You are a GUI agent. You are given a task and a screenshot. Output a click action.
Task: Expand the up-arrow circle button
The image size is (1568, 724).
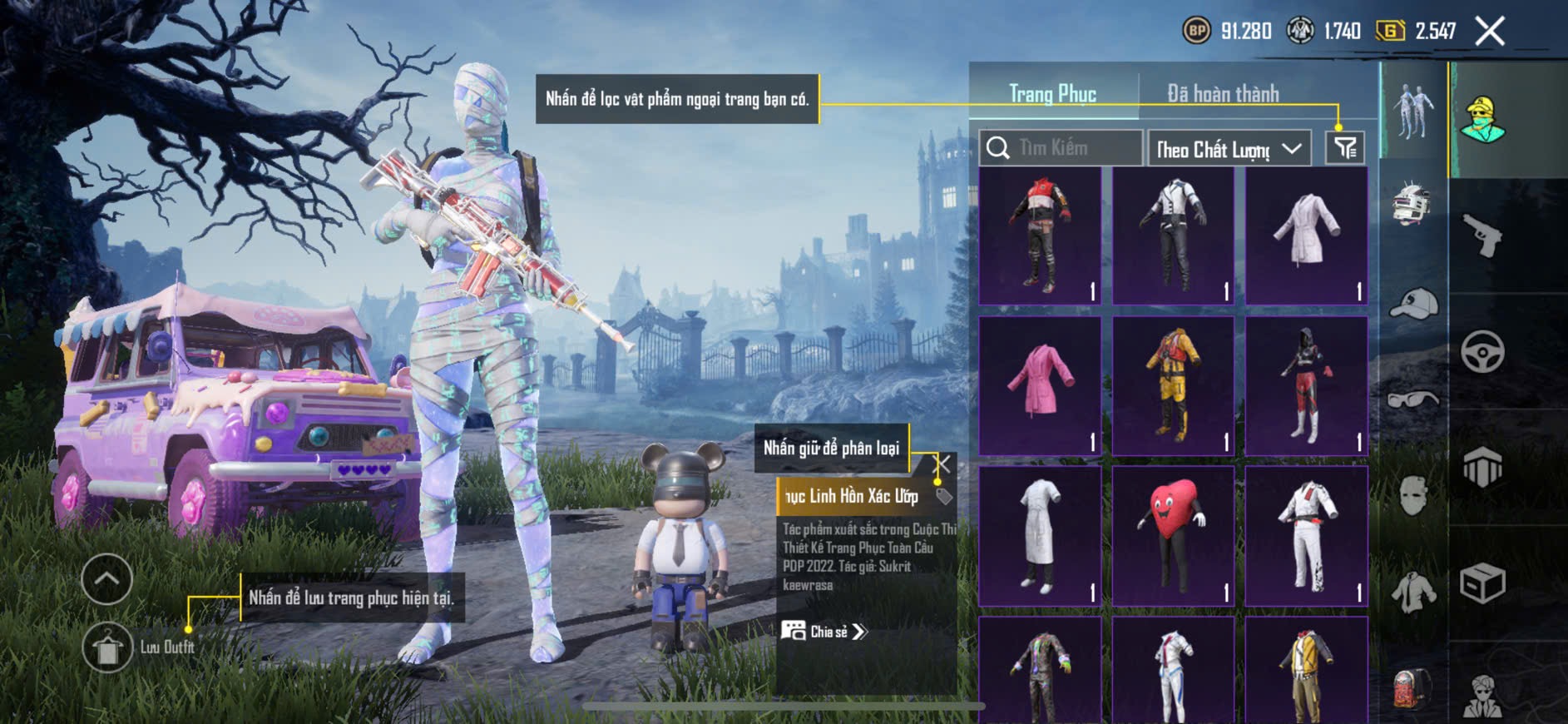click(107, 578)
